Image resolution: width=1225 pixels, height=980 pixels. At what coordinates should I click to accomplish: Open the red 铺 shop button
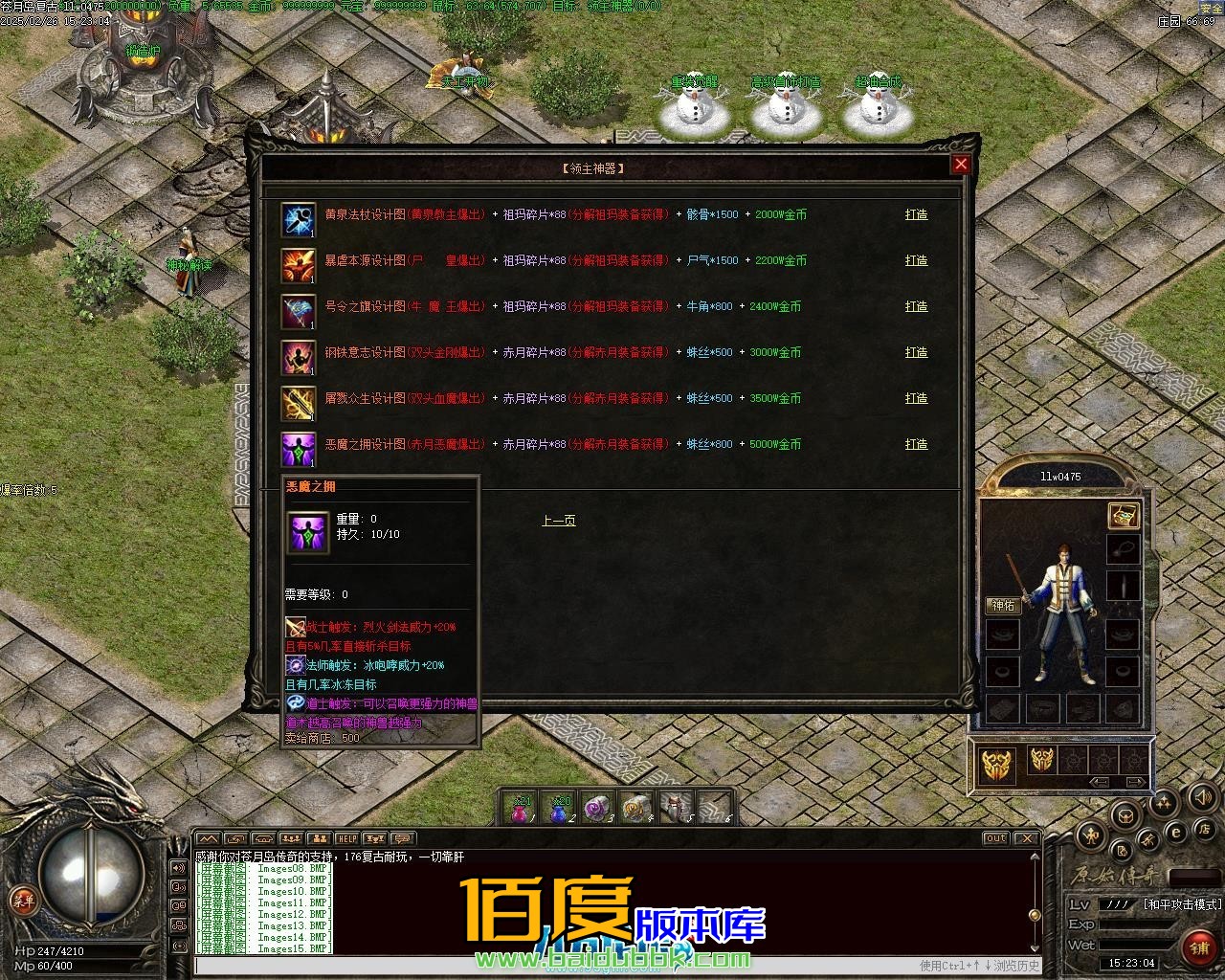[x=1198, y=947]
